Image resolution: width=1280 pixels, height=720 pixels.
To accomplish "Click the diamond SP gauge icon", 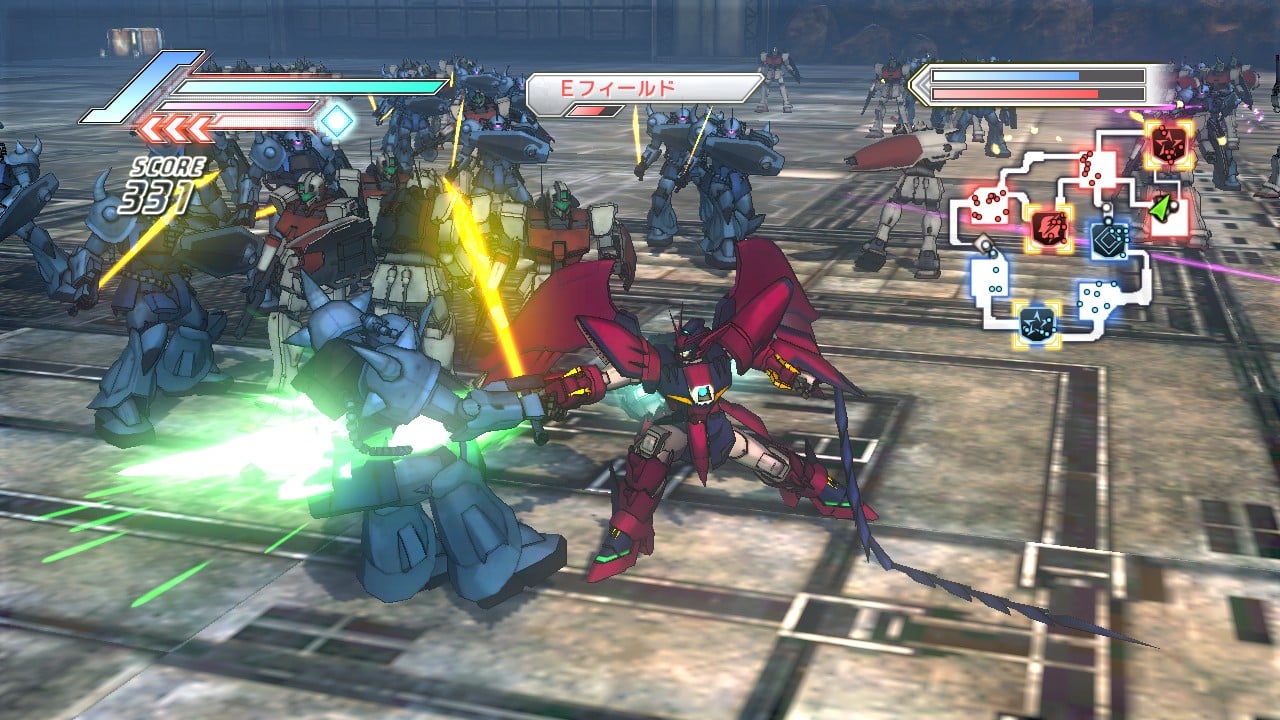I will (337, 121).
